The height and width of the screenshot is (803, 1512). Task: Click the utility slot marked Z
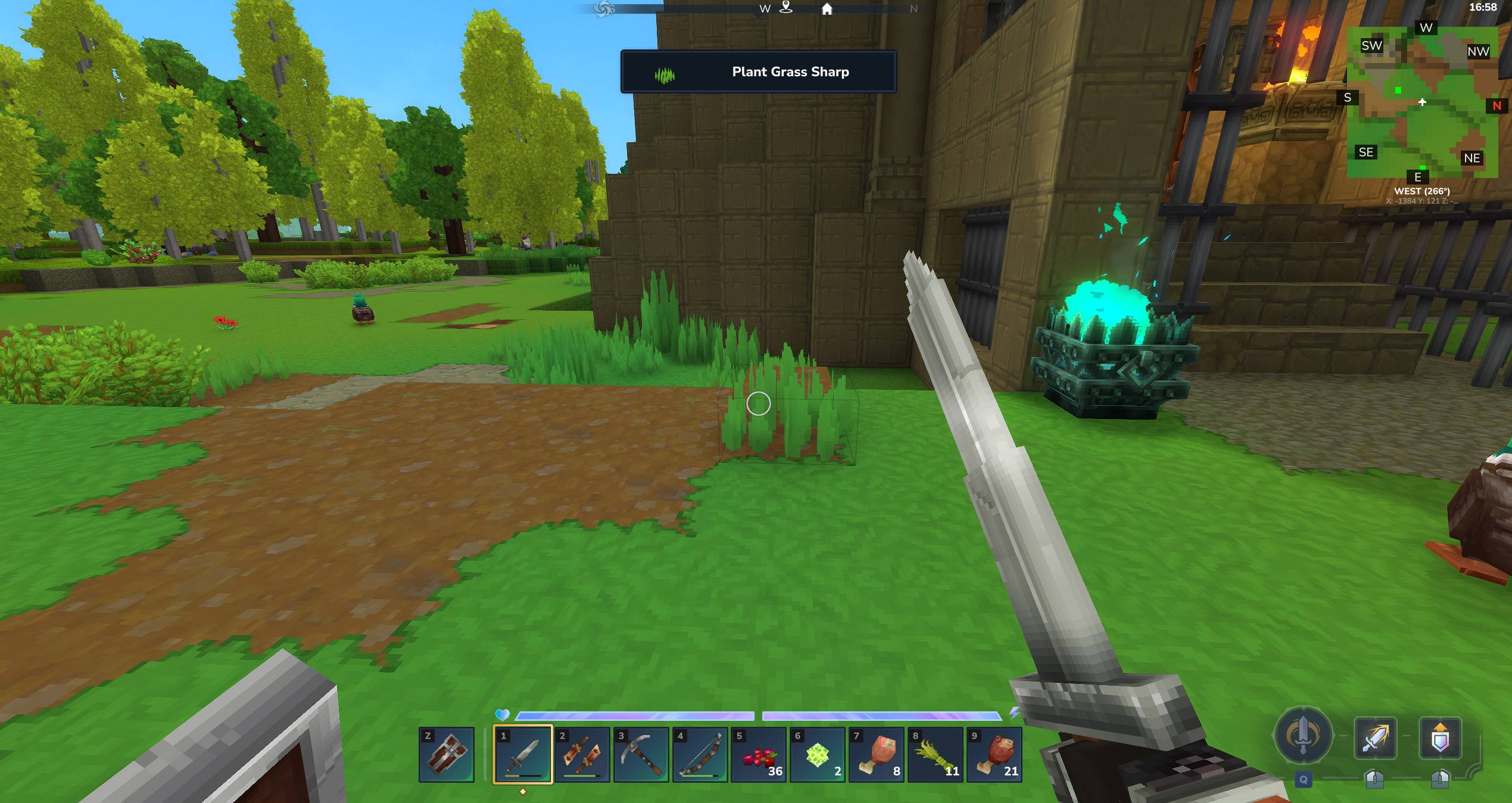pyautogui.click(x=447, y=754)
